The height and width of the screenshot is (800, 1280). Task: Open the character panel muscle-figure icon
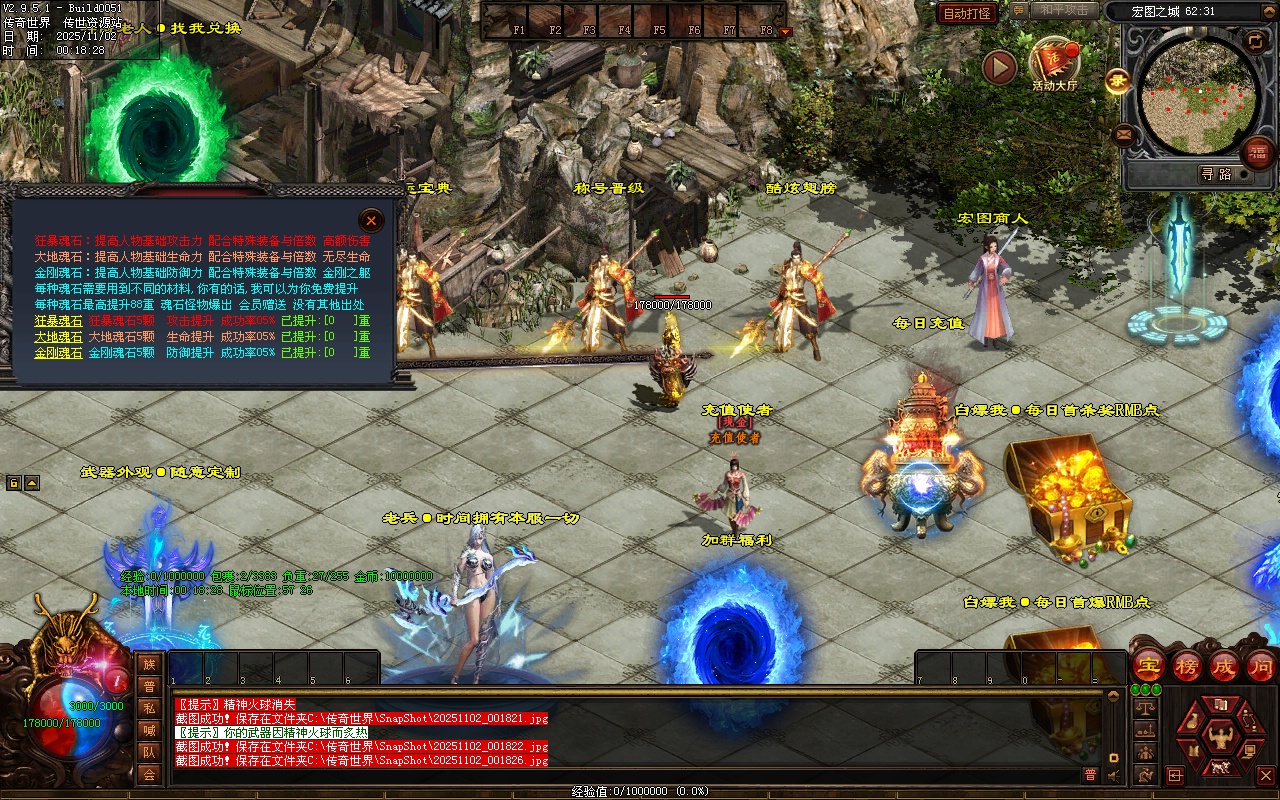coord(1219,738)
